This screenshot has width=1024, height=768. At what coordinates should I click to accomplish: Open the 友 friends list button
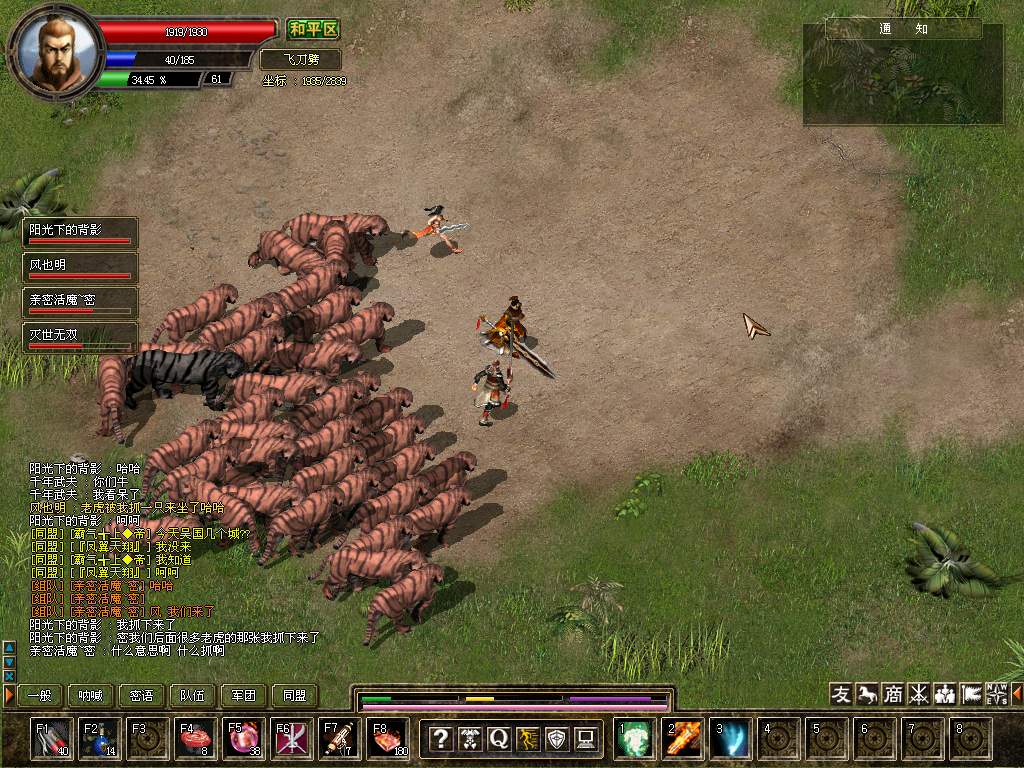842,694
